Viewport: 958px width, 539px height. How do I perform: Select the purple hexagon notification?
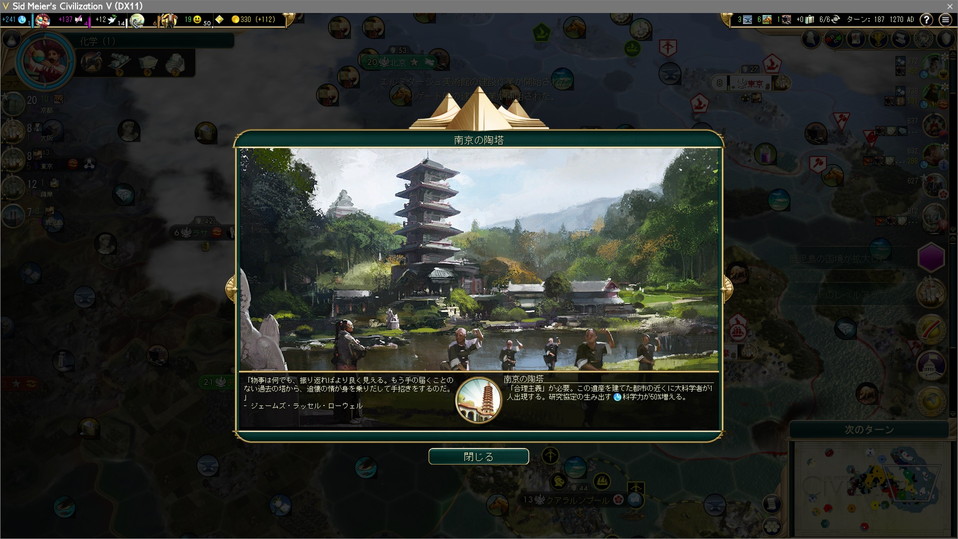(931, 256)
